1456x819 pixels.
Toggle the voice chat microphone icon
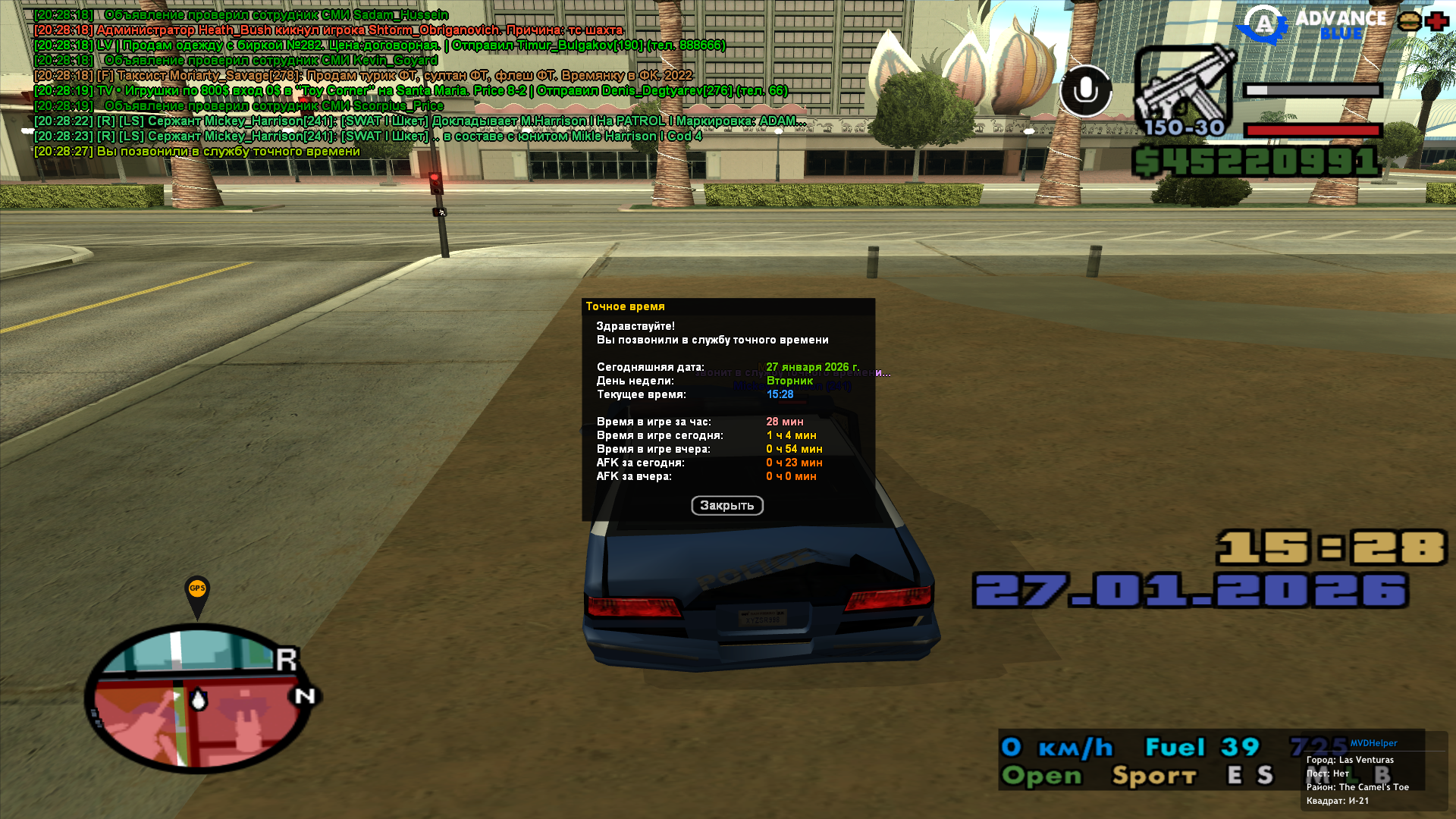1085,91
